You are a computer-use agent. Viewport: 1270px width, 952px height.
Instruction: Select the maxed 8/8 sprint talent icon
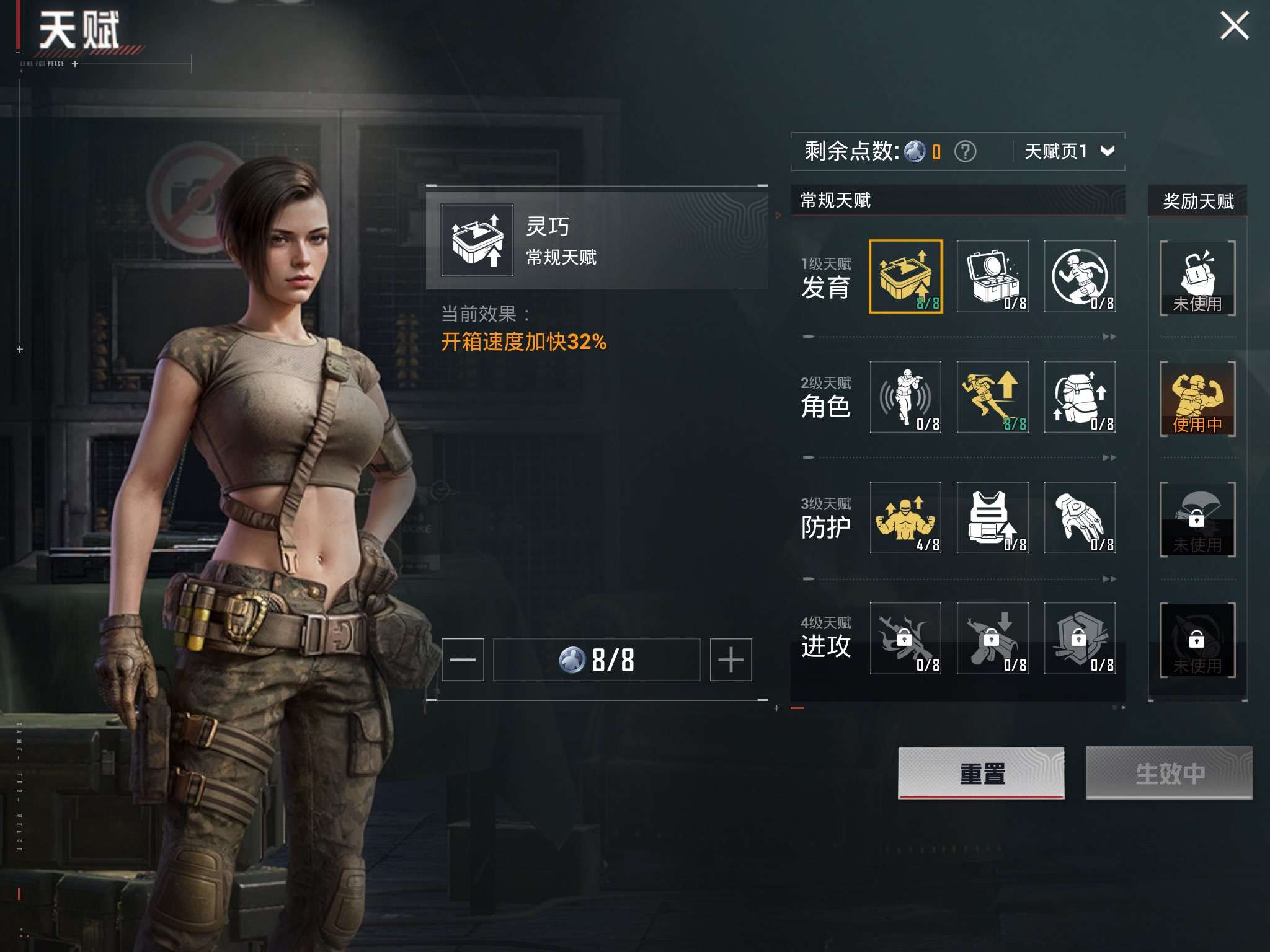tap(993, 397)
